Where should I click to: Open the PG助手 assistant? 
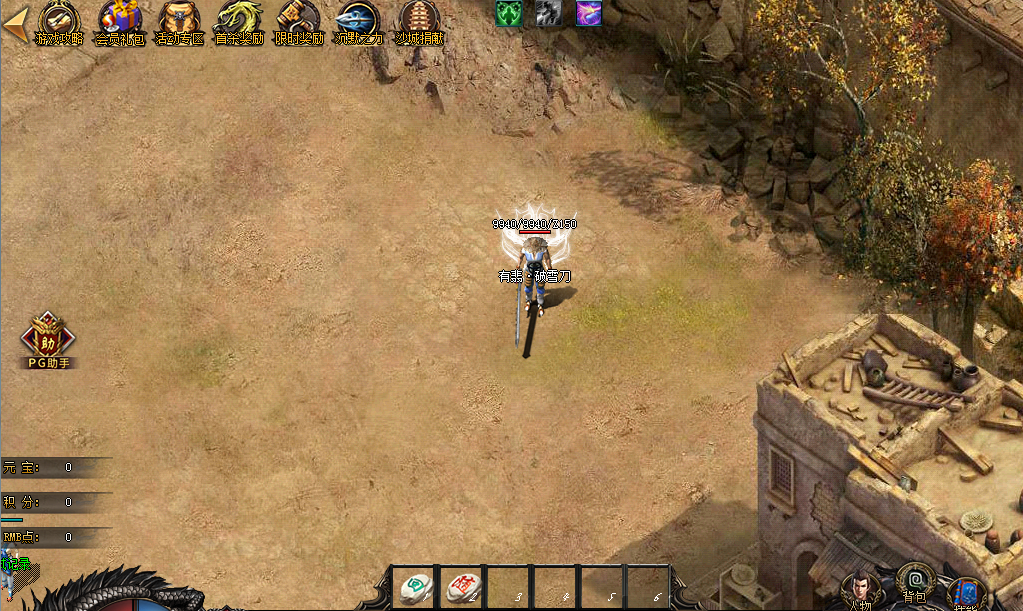(47, 341)
